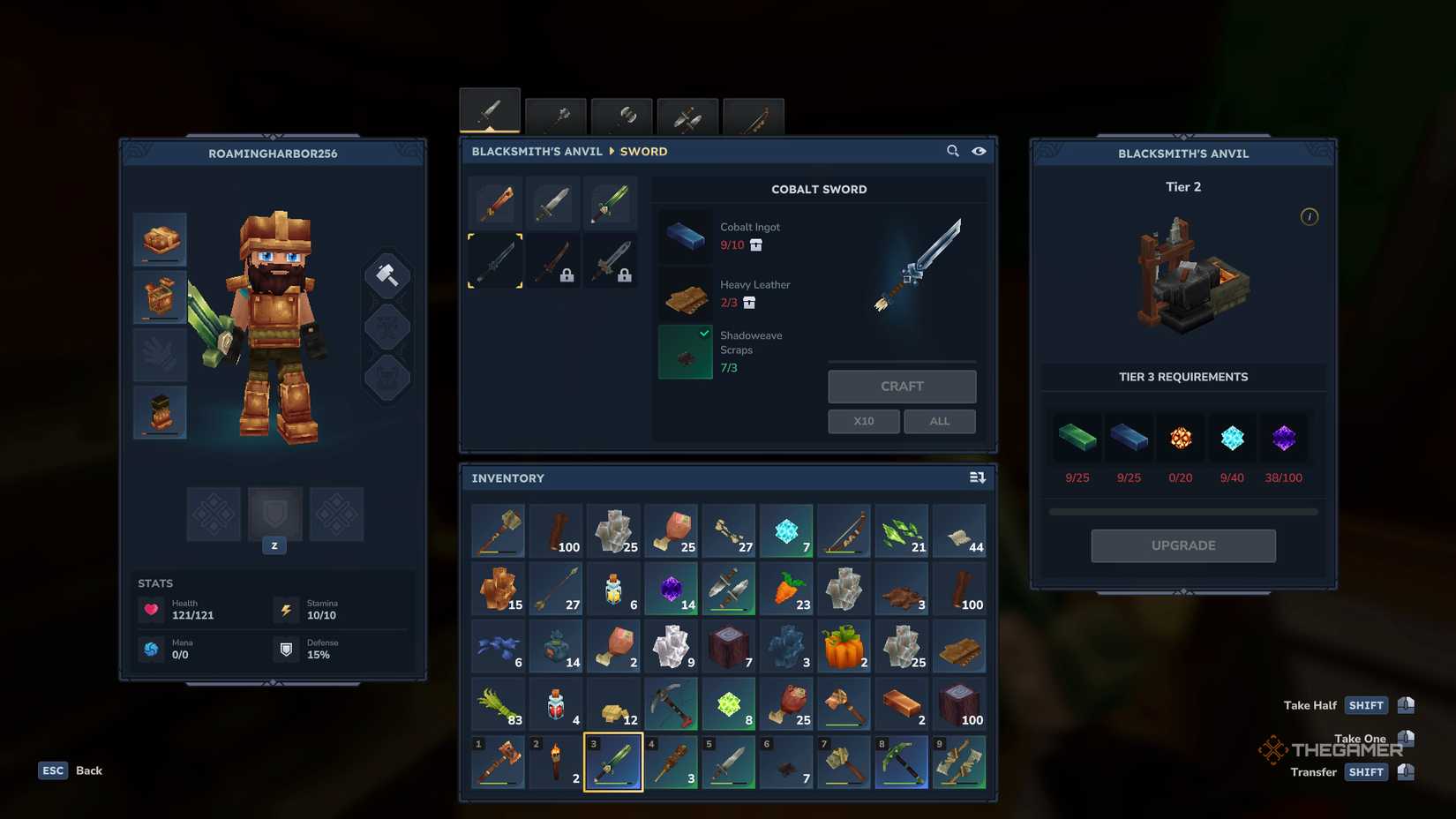The image size is (1456, 819).
Task: Click the Craft button
Action: pyautogui.click(x=901, y=386)
